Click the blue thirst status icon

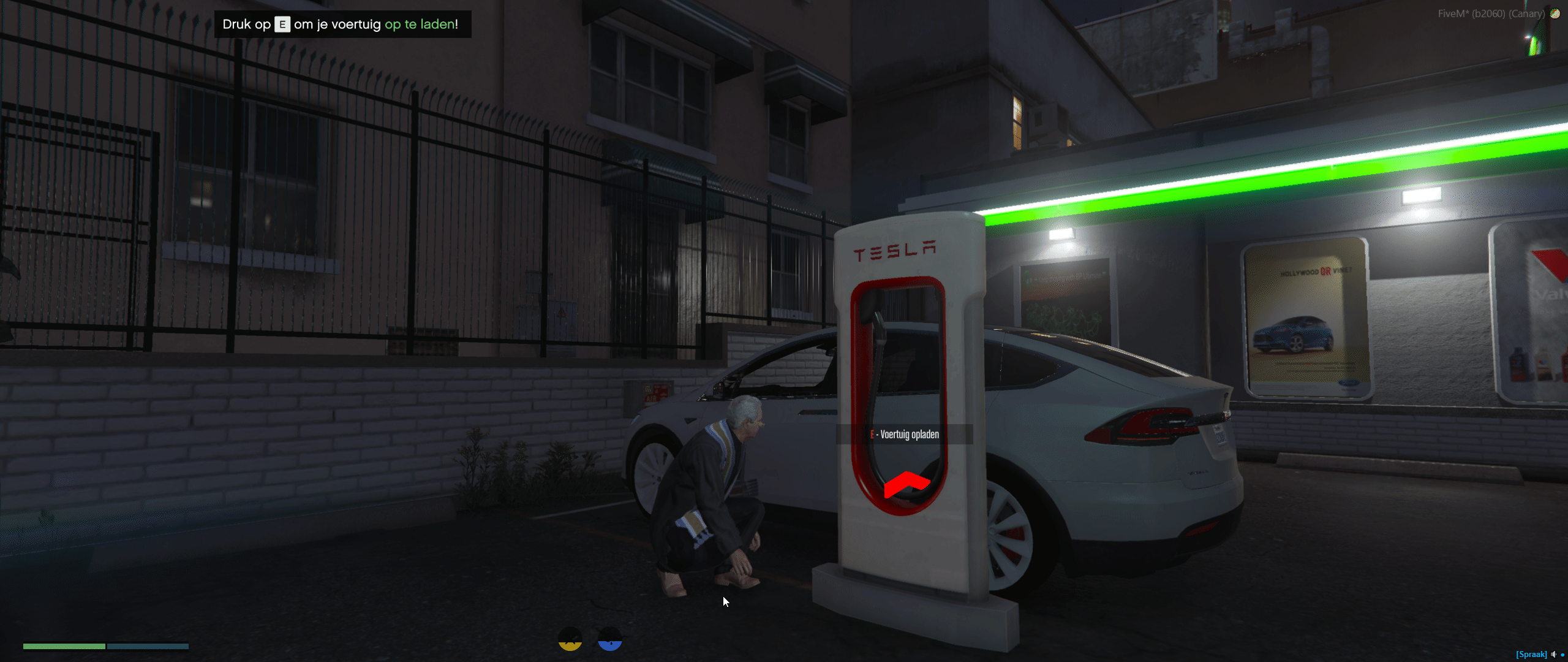609,639
